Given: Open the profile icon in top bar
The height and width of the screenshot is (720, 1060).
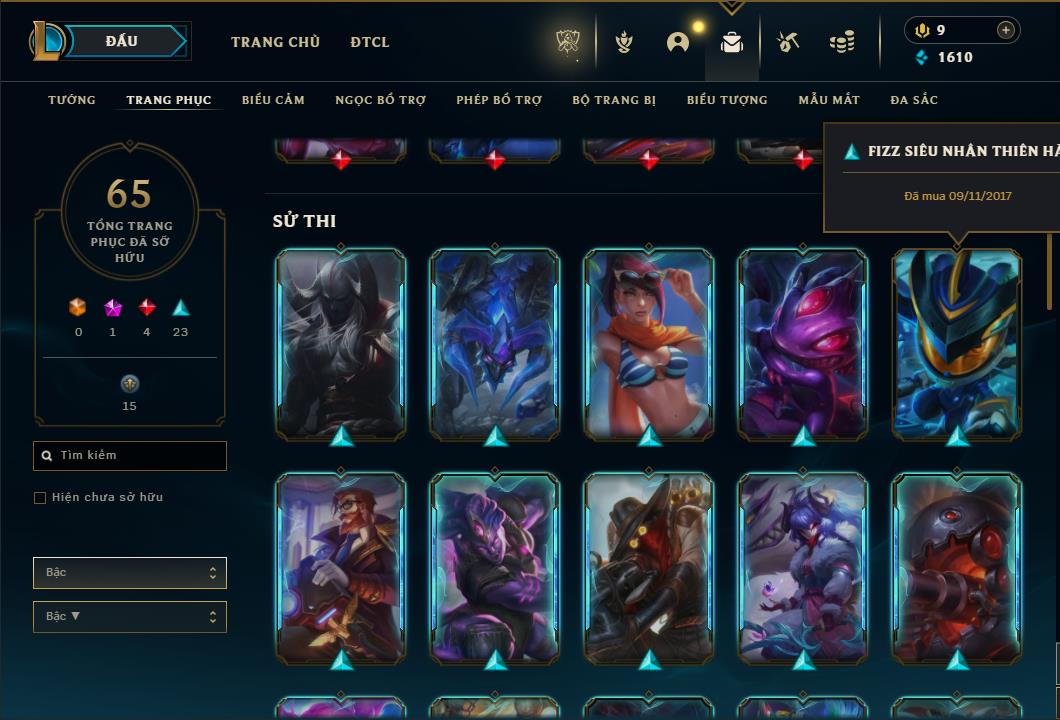Looking at the screenshot, I should coord(678,42).
